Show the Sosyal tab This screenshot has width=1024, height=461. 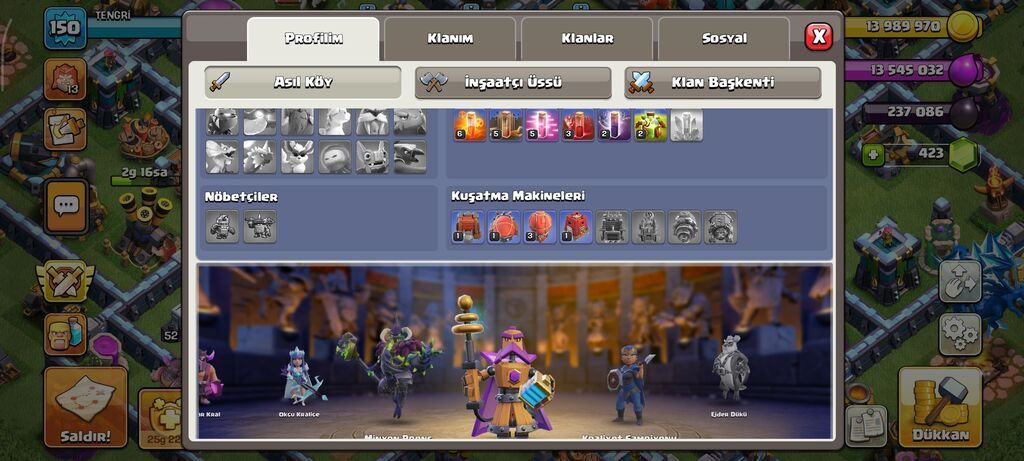[x=724, y=39]
